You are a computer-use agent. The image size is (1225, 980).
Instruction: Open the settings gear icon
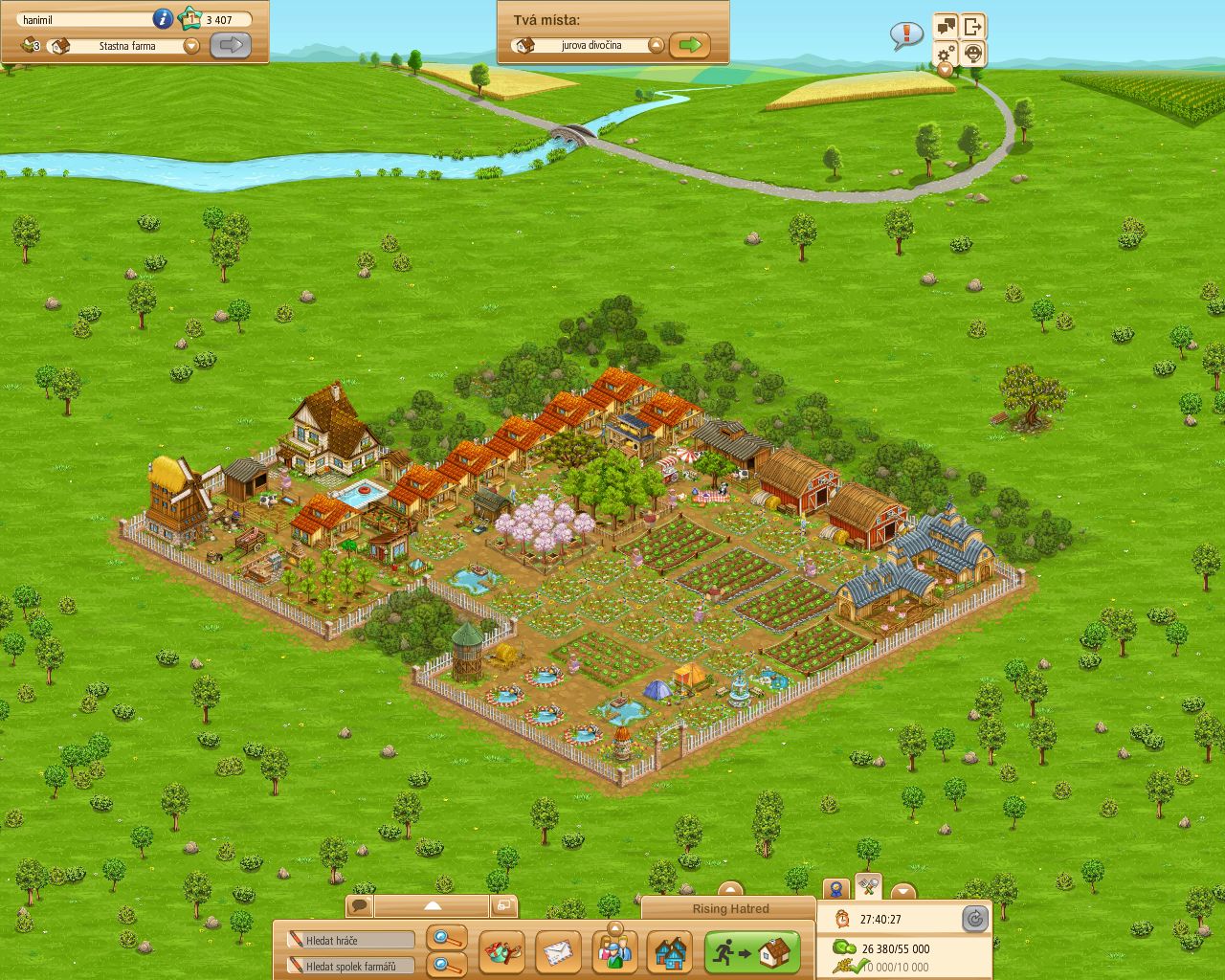(x=944, y=54)
